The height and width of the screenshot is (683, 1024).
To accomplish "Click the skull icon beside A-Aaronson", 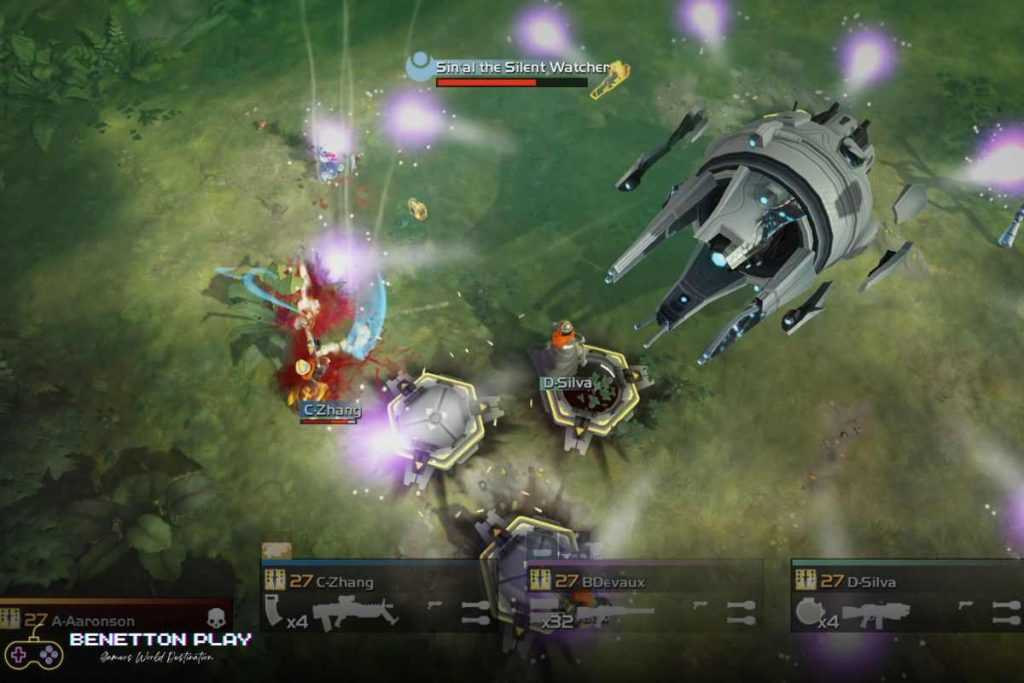I will [216, 620].
